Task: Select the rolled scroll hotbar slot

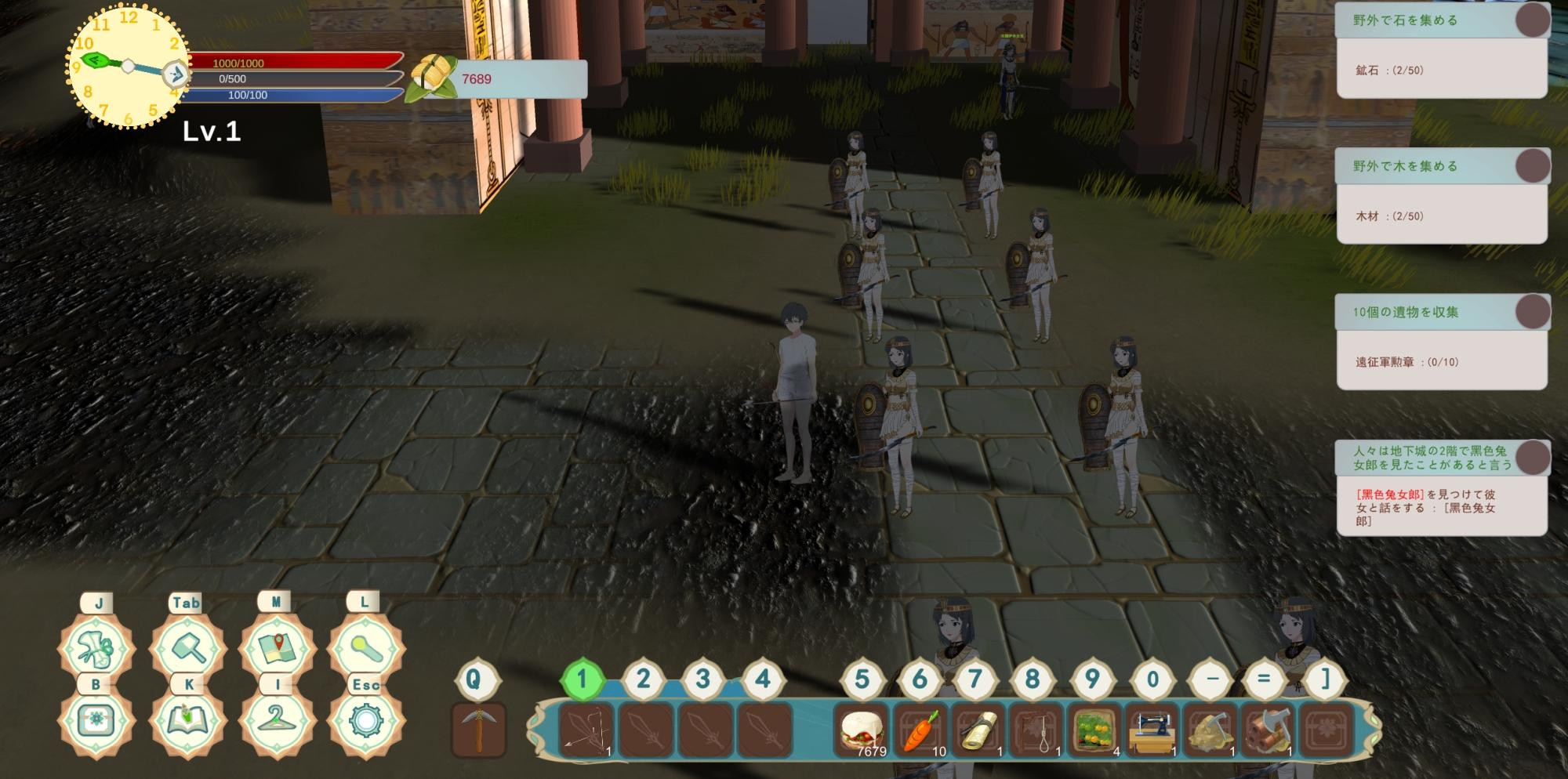Action: coord(978,730)
